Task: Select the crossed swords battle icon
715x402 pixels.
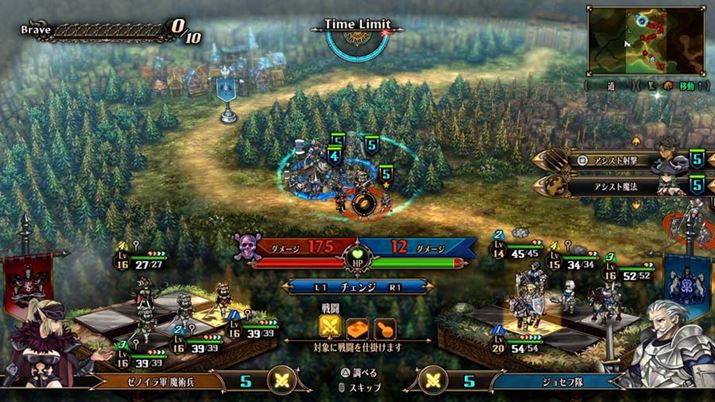Action: click(331, 326)
